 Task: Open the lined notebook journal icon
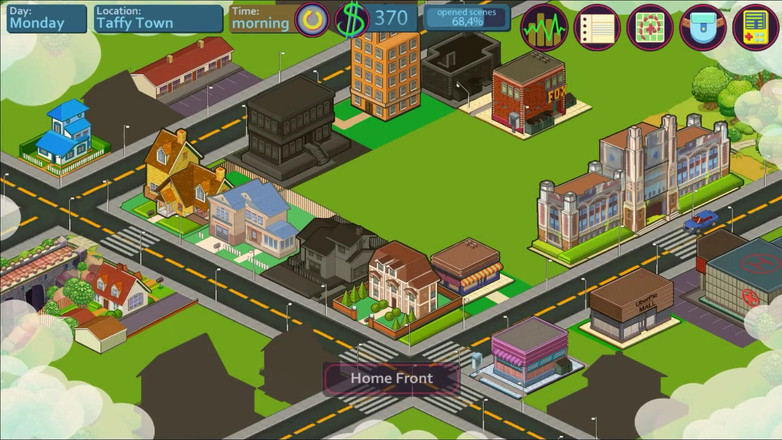coord(598,26)
